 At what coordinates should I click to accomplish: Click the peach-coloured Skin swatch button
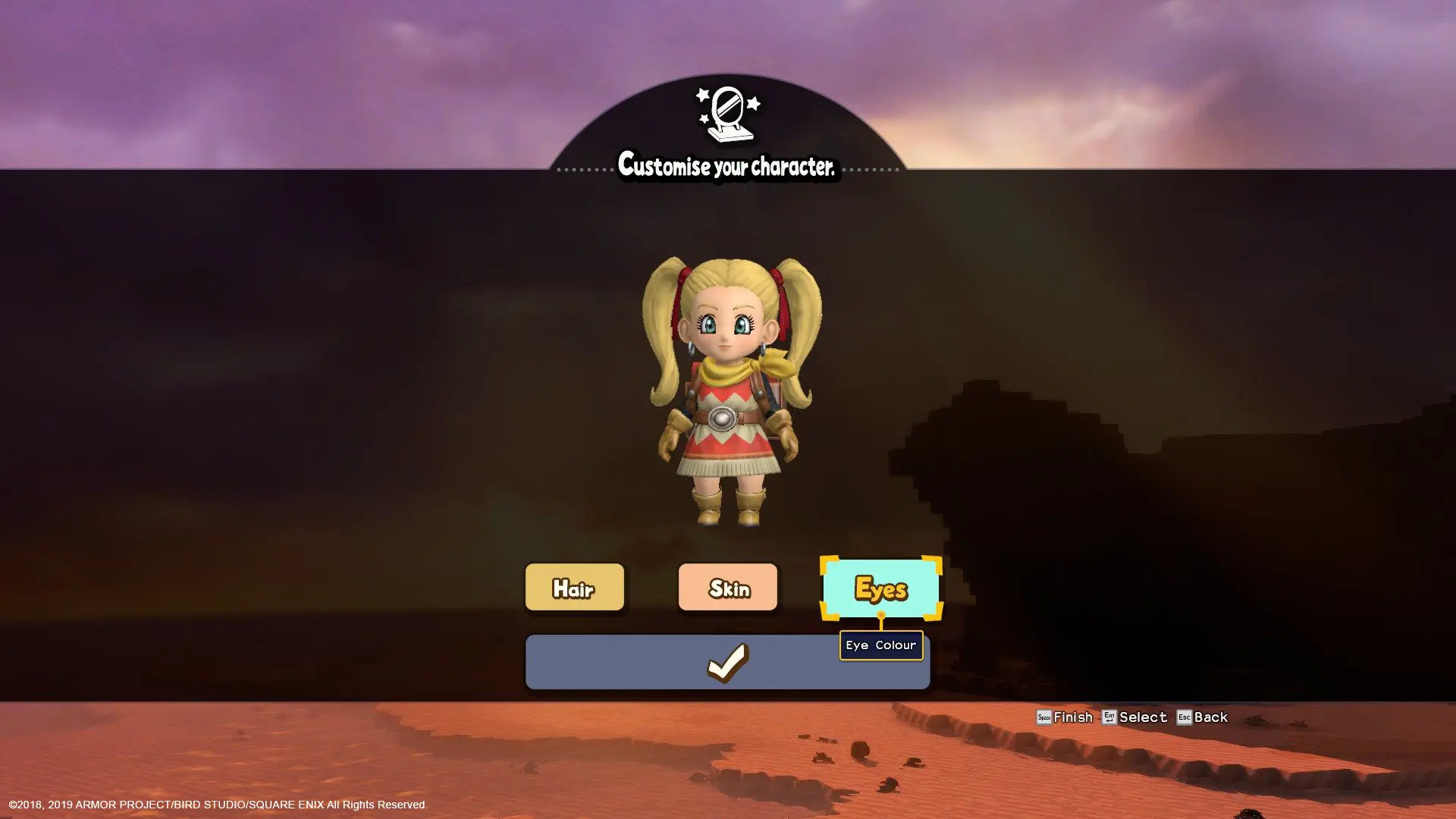tap(727, 587)
